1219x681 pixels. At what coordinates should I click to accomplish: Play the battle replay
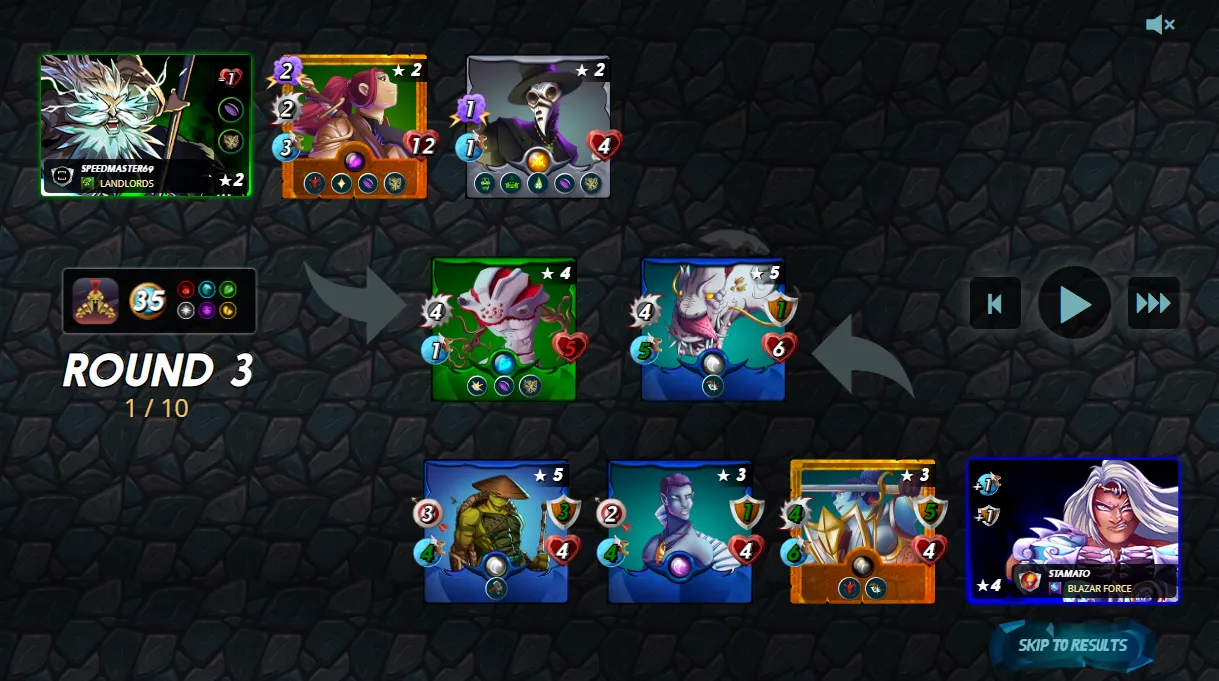(x=1074, y=303)
